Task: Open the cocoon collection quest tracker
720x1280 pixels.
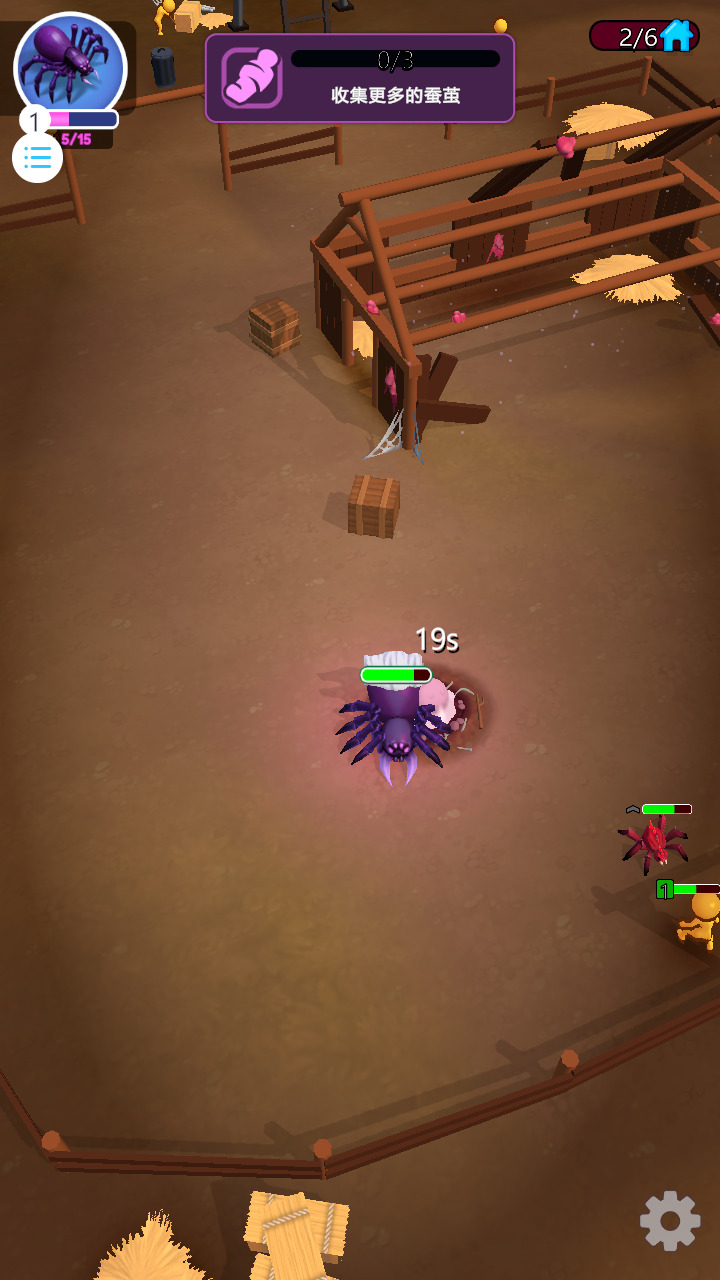Action: [x=360, y=78]
